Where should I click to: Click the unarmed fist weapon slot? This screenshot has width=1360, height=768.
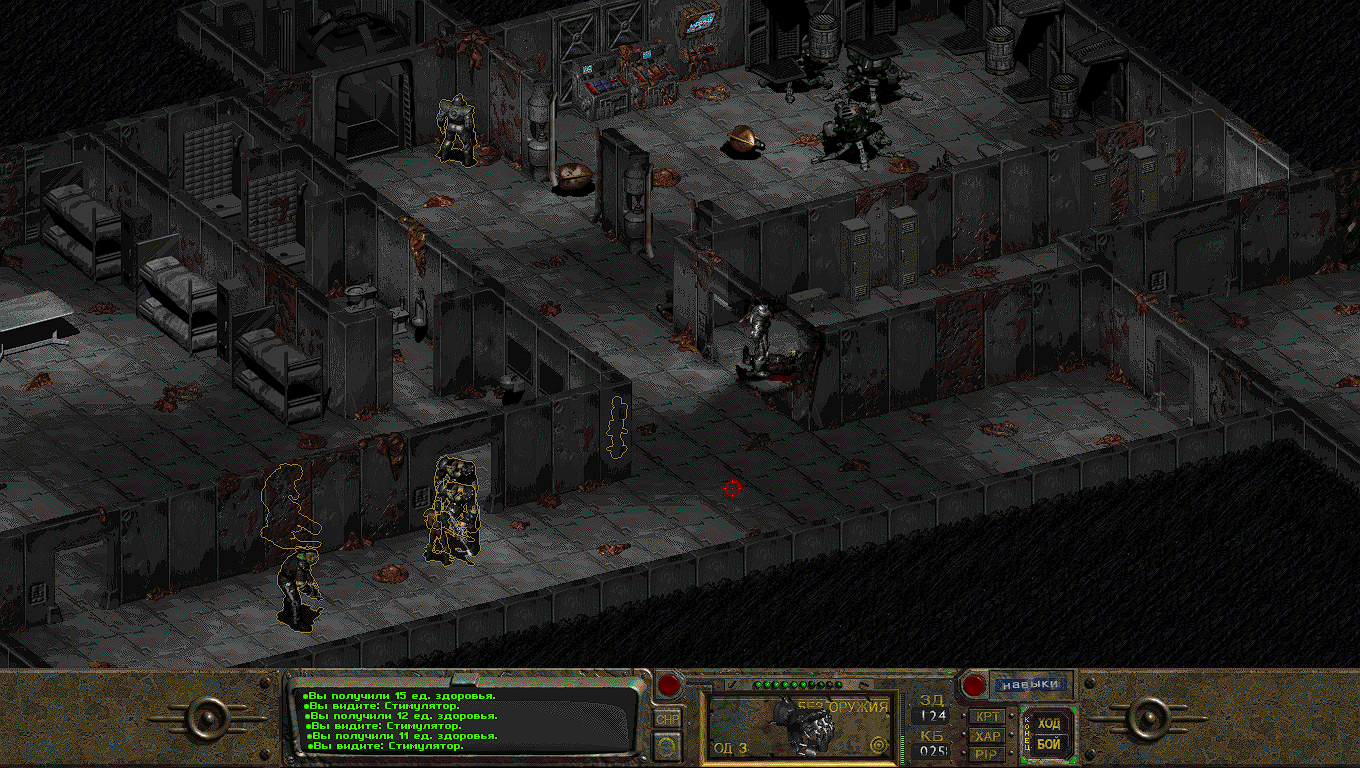tap(798, 725)
